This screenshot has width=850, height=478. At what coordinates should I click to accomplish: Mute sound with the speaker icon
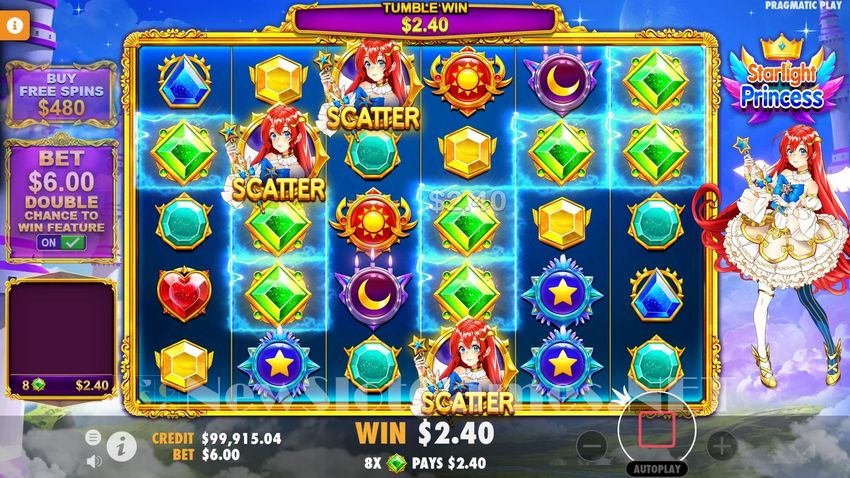point(94,461)
